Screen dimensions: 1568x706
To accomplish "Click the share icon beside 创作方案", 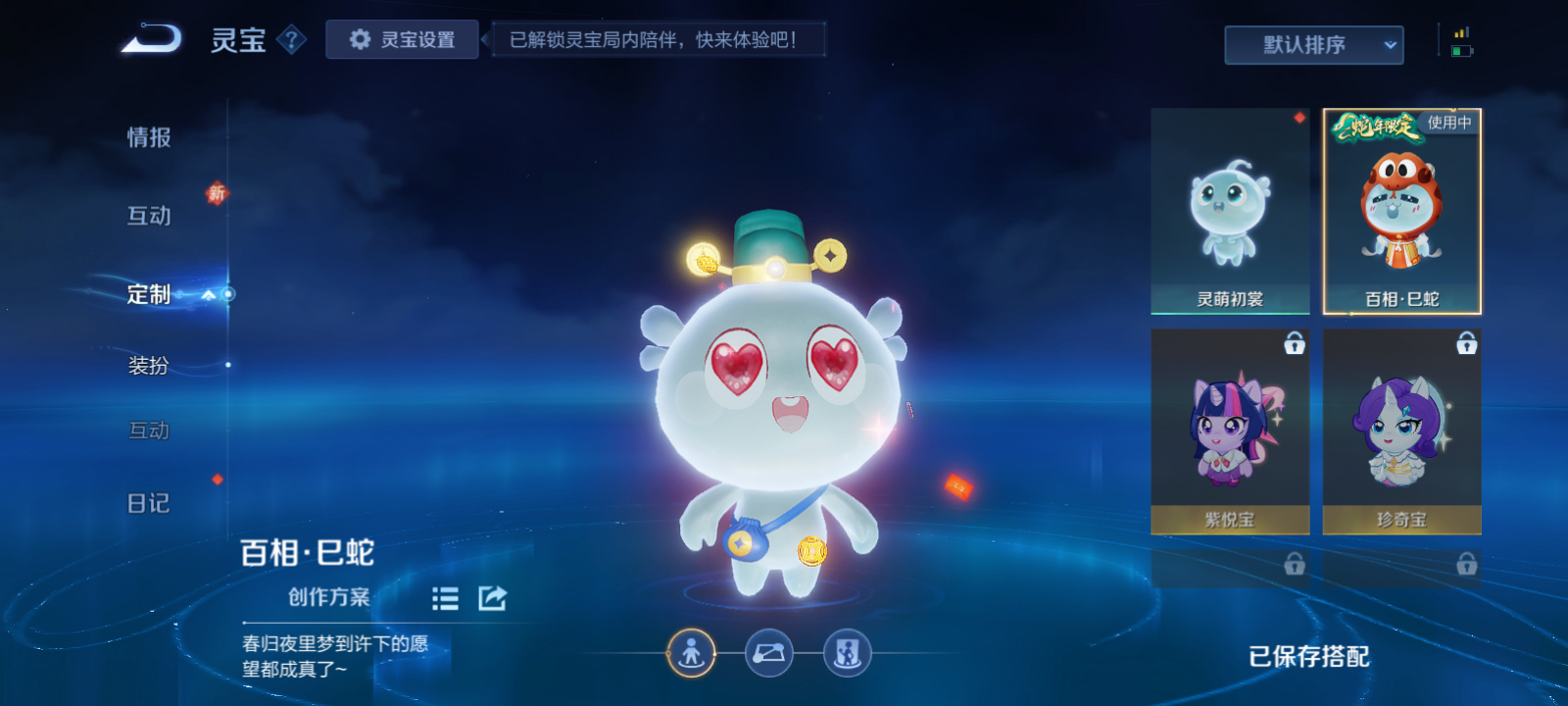I will point(491,597).
